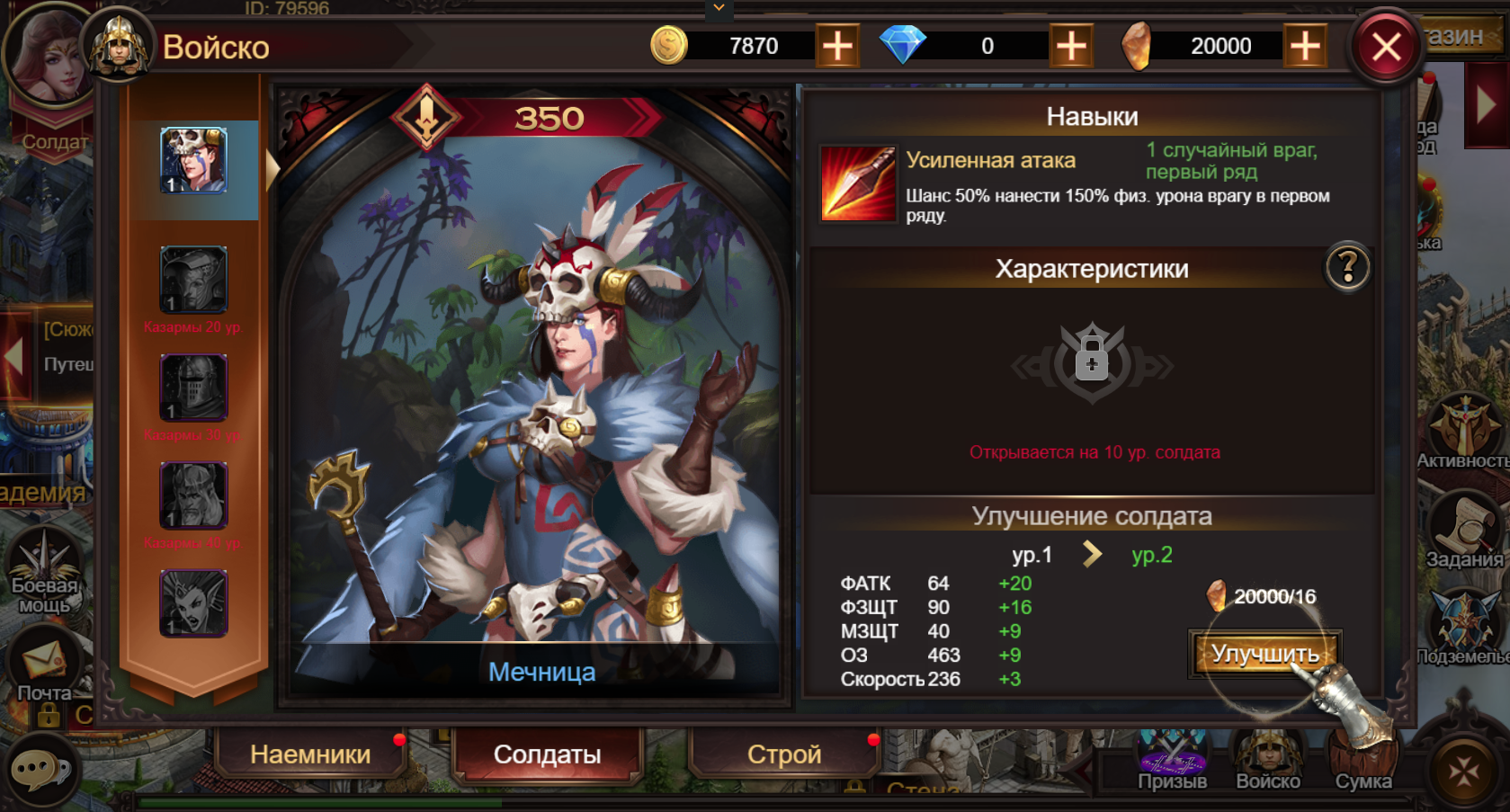Screen dimensions: 1510x812
Task: Select the skull-helmet Мечница soldier portrait
Action: point(193,161)
